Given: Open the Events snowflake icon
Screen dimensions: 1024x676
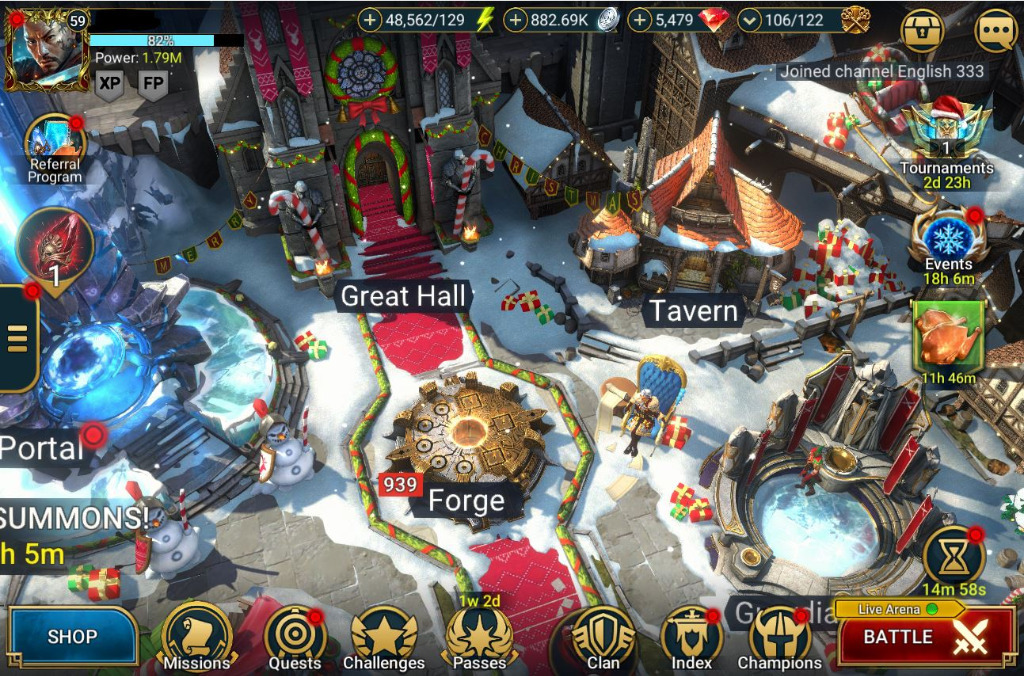Looking at the screenshot, I should 947,236.
